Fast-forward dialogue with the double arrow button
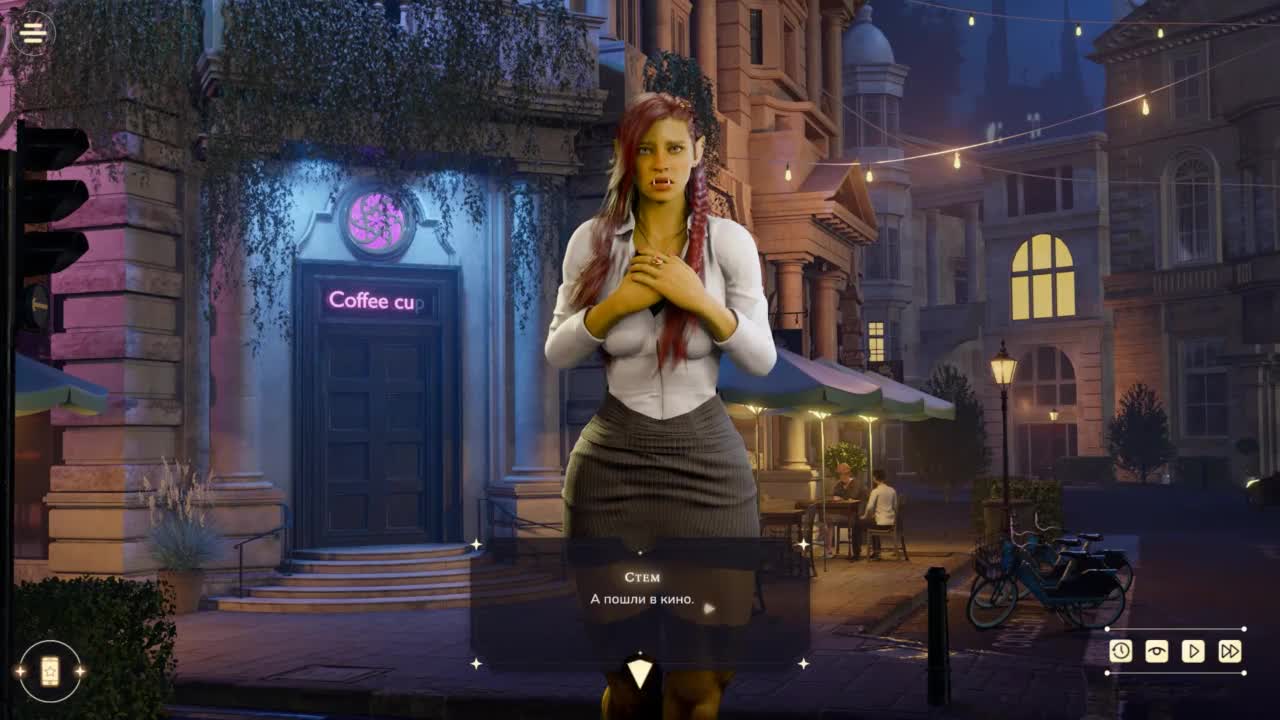Screen dimensions: 1280x720 (1230, 651)
